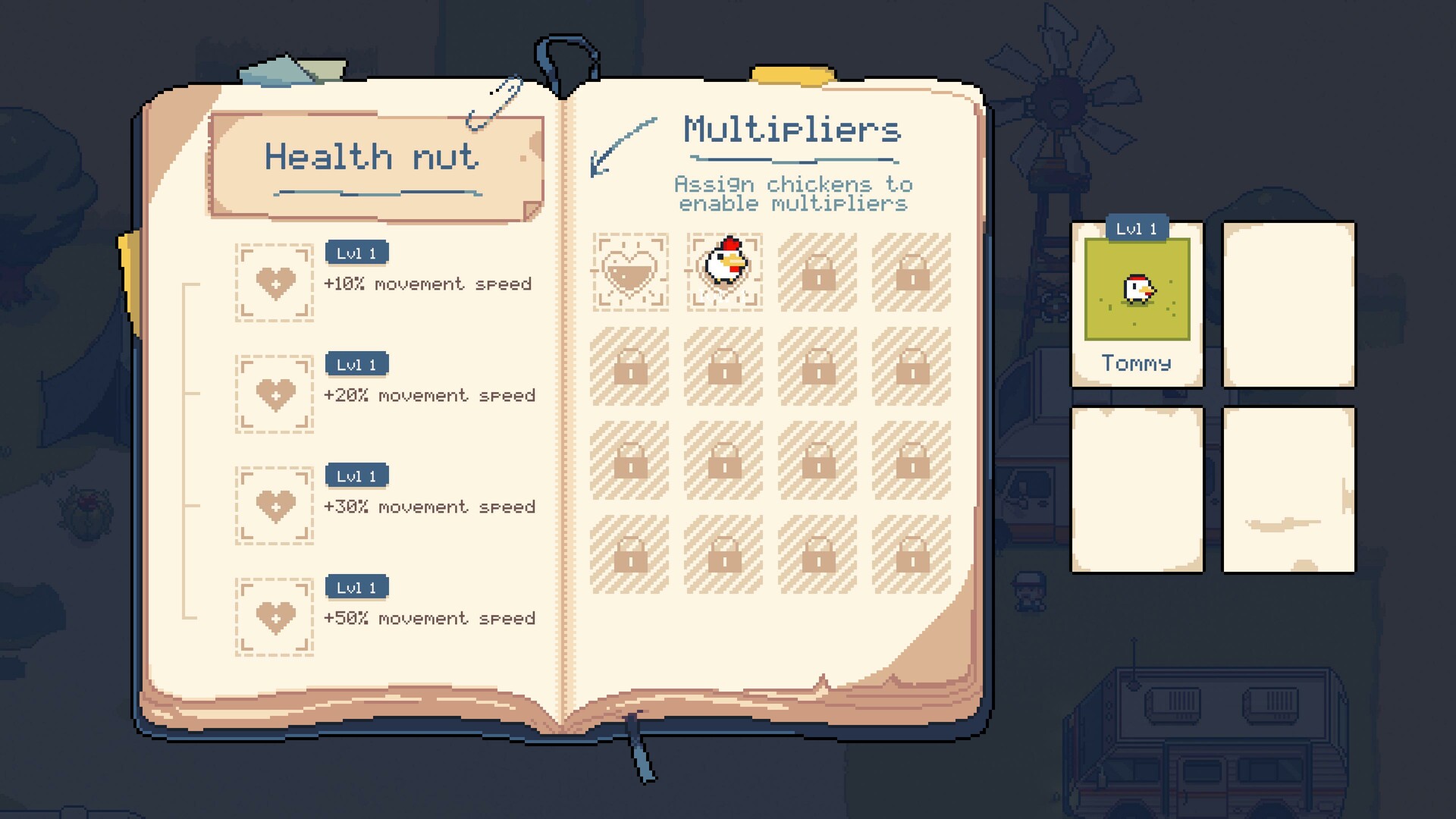
Task: Click the Lvl 1 label on the +50% skill
Action: click(356, 586)
